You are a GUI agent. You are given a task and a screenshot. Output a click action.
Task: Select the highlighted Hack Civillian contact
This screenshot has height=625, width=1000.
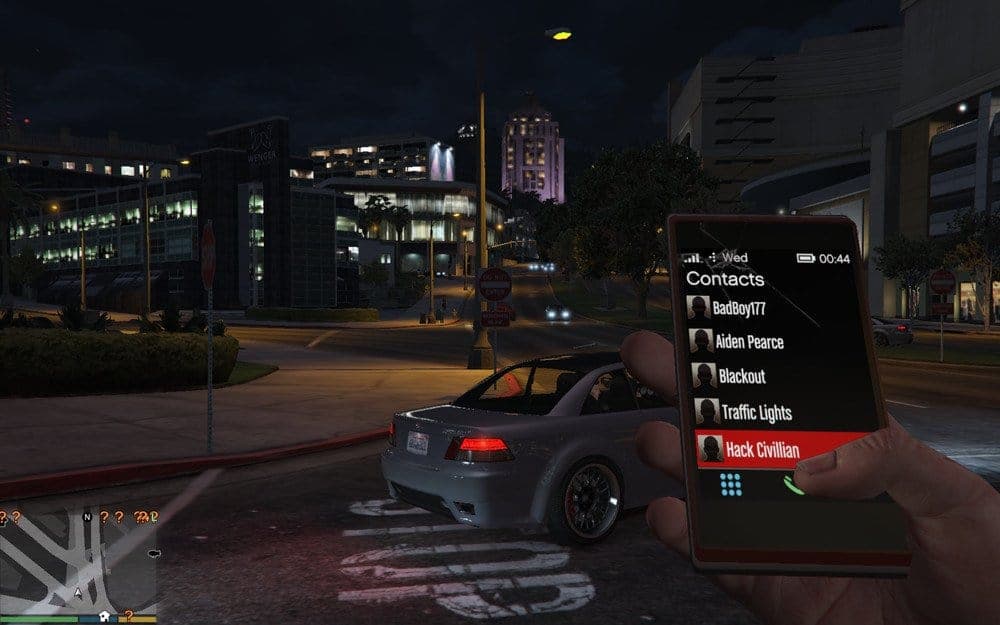pos(762,450)
